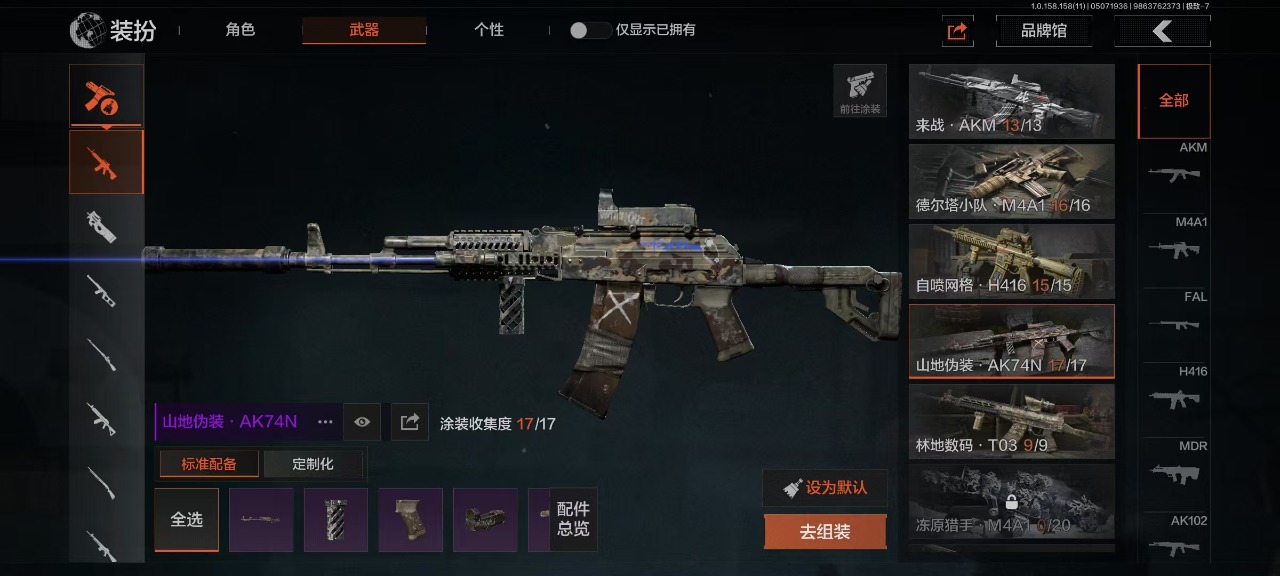The height and width of the screenshot is (576, 1280).
Task: Open the 品牌馆 store
Action: point(1043,31)
